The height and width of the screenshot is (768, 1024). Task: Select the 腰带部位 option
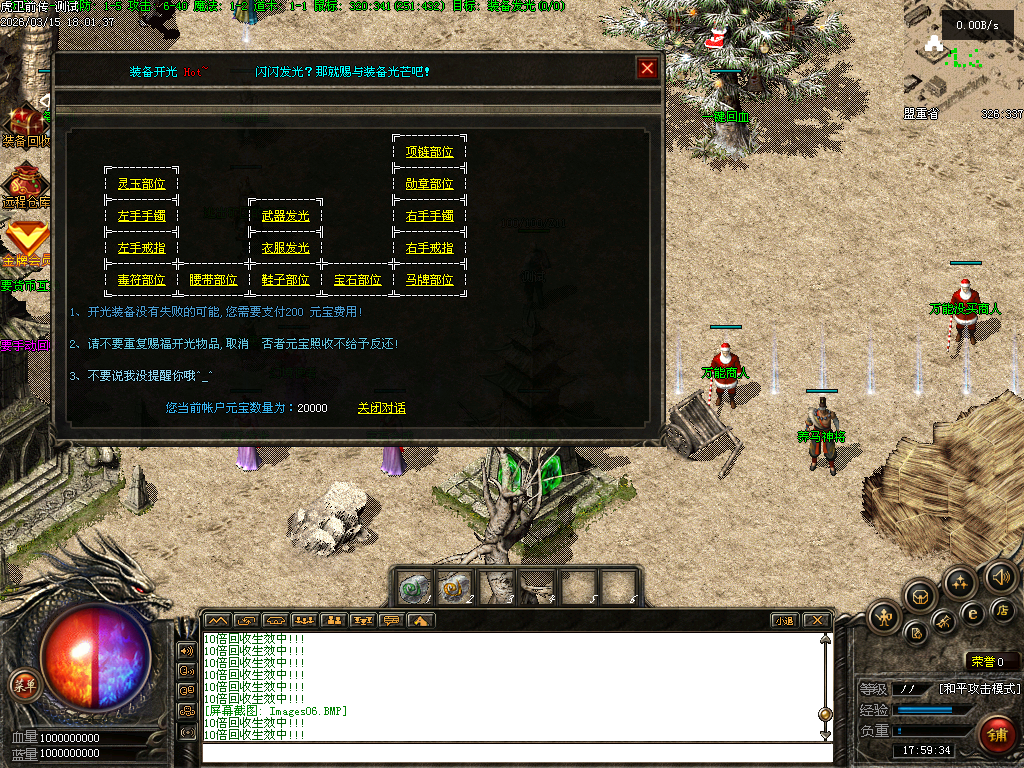click(213, 280)
